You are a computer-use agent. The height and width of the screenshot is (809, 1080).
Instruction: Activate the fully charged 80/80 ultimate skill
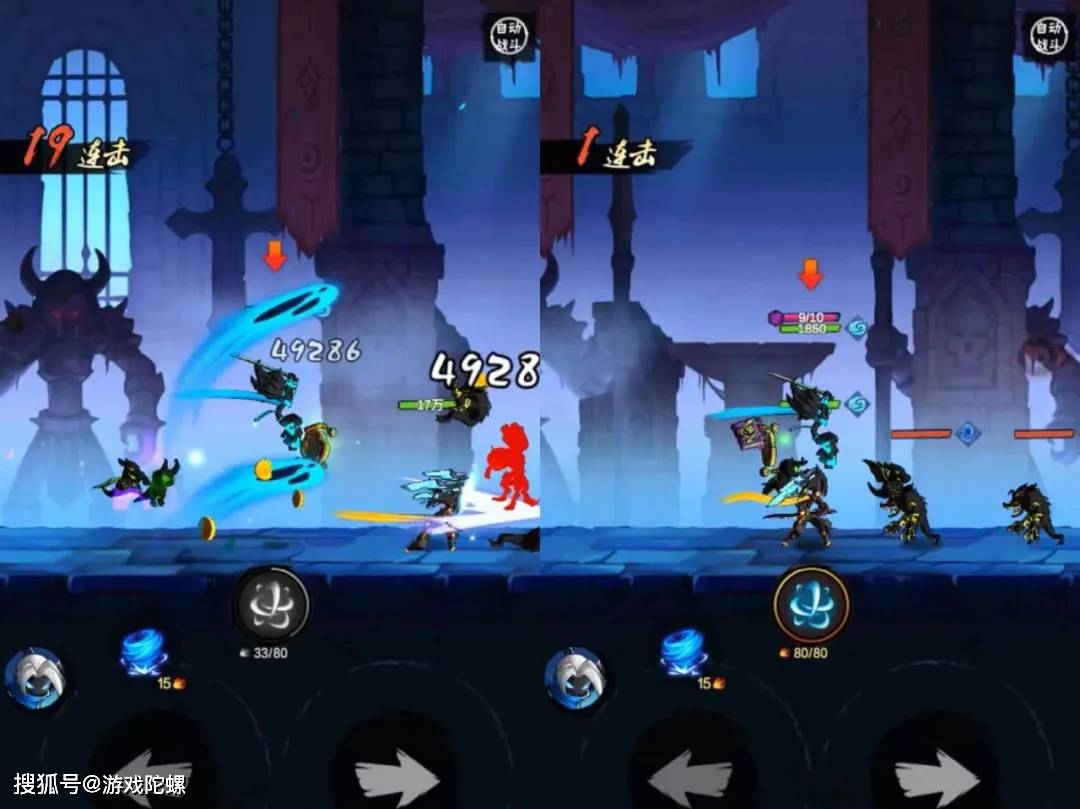coord(810,604)
